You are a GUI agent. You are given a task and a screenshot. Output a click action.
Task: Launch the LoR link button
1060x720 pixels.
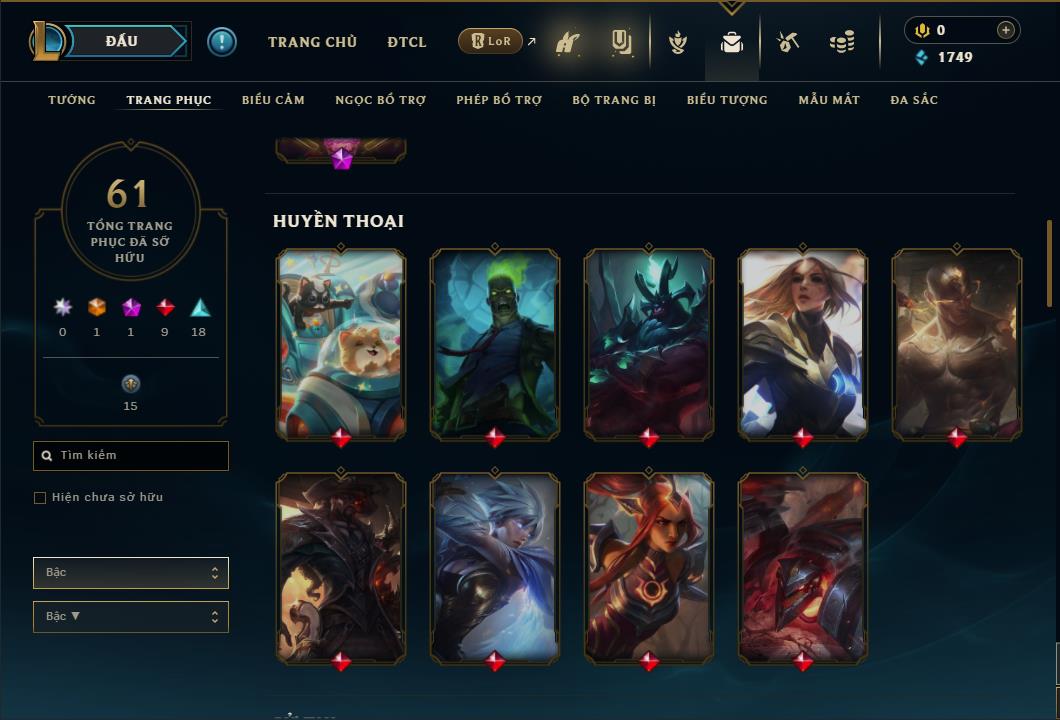[x=490, y=41]
